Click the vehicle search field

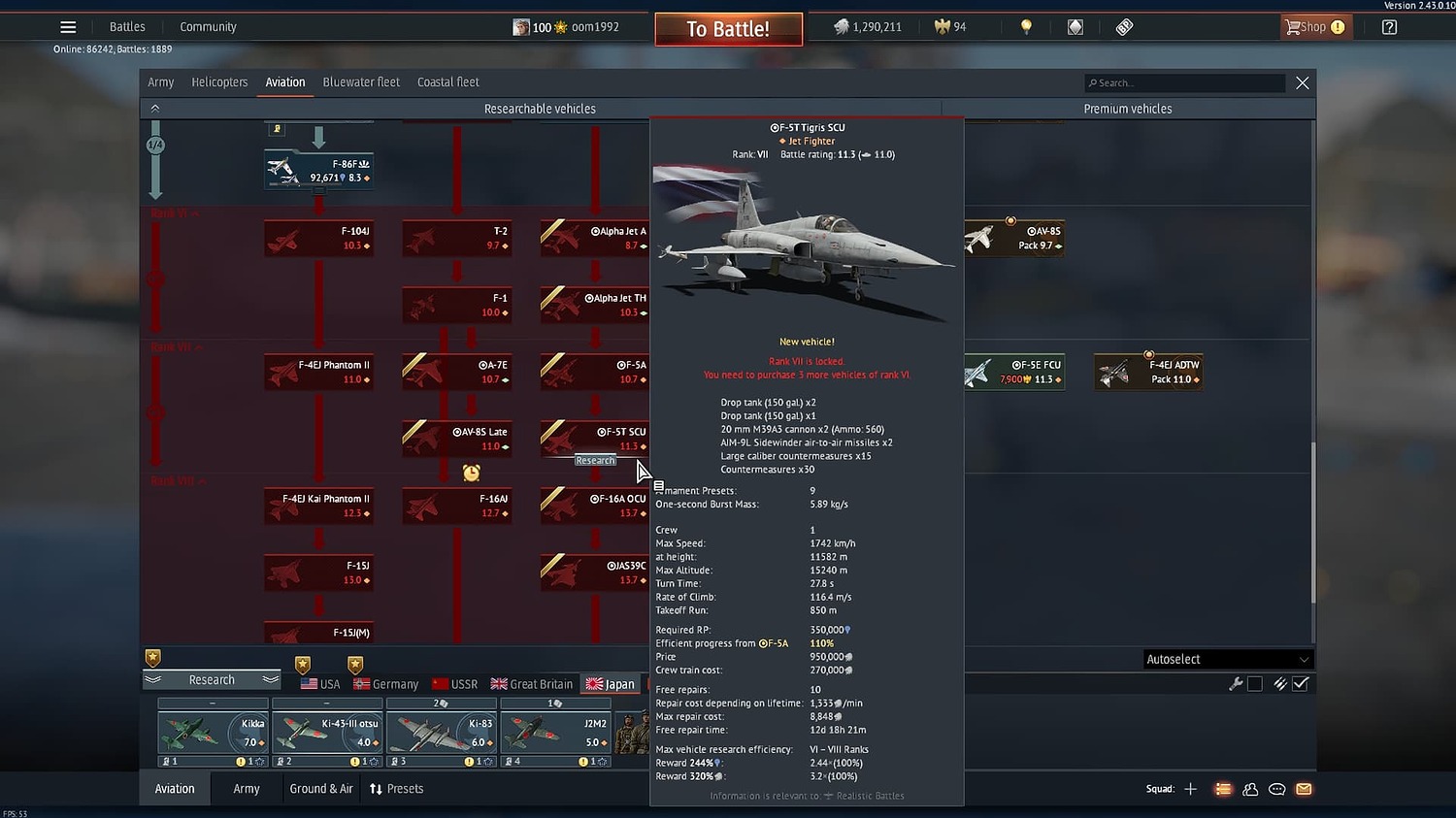click(x=1184, y=82)
